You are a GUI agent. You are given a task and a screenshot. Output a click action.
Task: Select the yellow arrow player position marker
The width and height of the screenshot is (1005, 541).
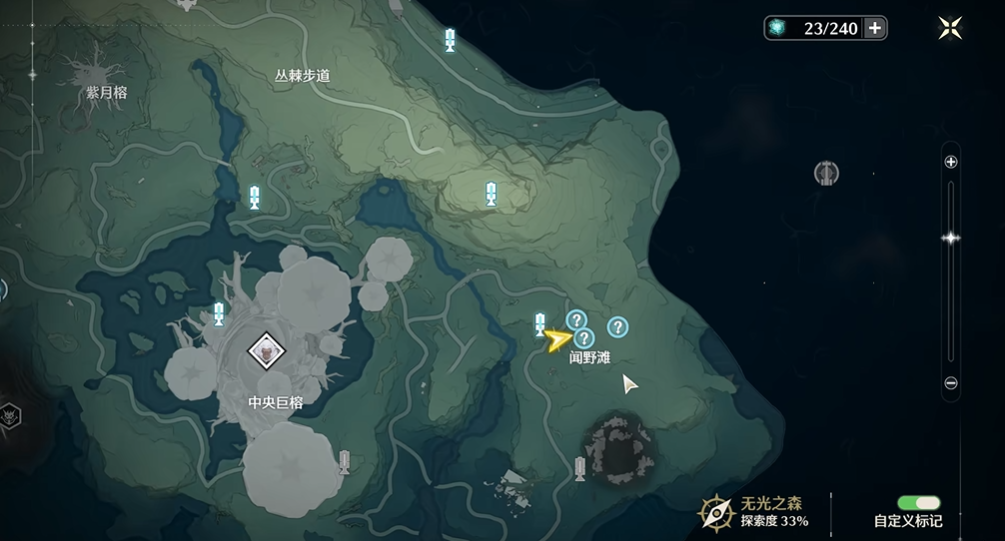click(556, 340)
